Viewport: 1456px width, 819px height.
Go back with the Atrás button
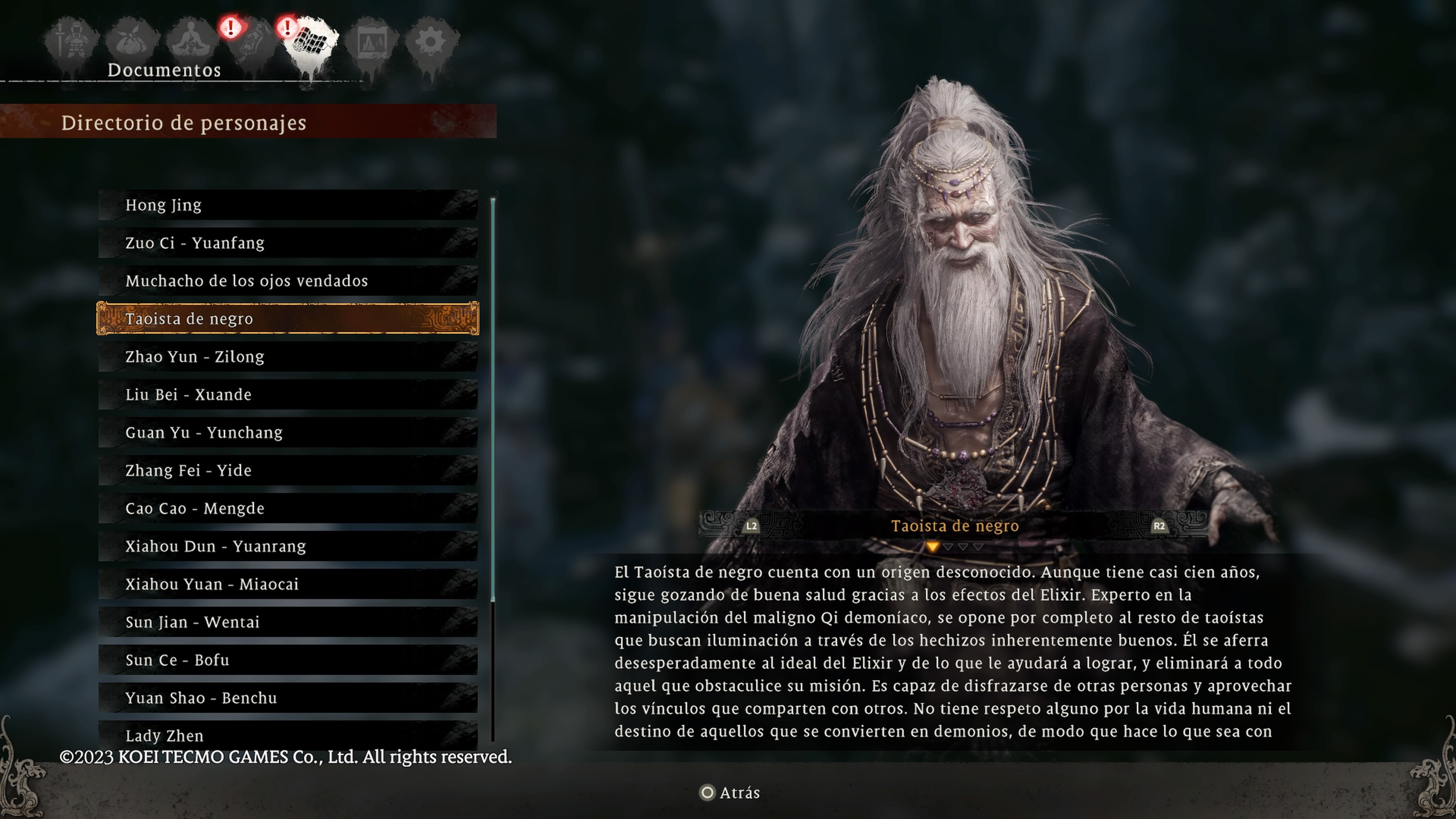point(730,793)
